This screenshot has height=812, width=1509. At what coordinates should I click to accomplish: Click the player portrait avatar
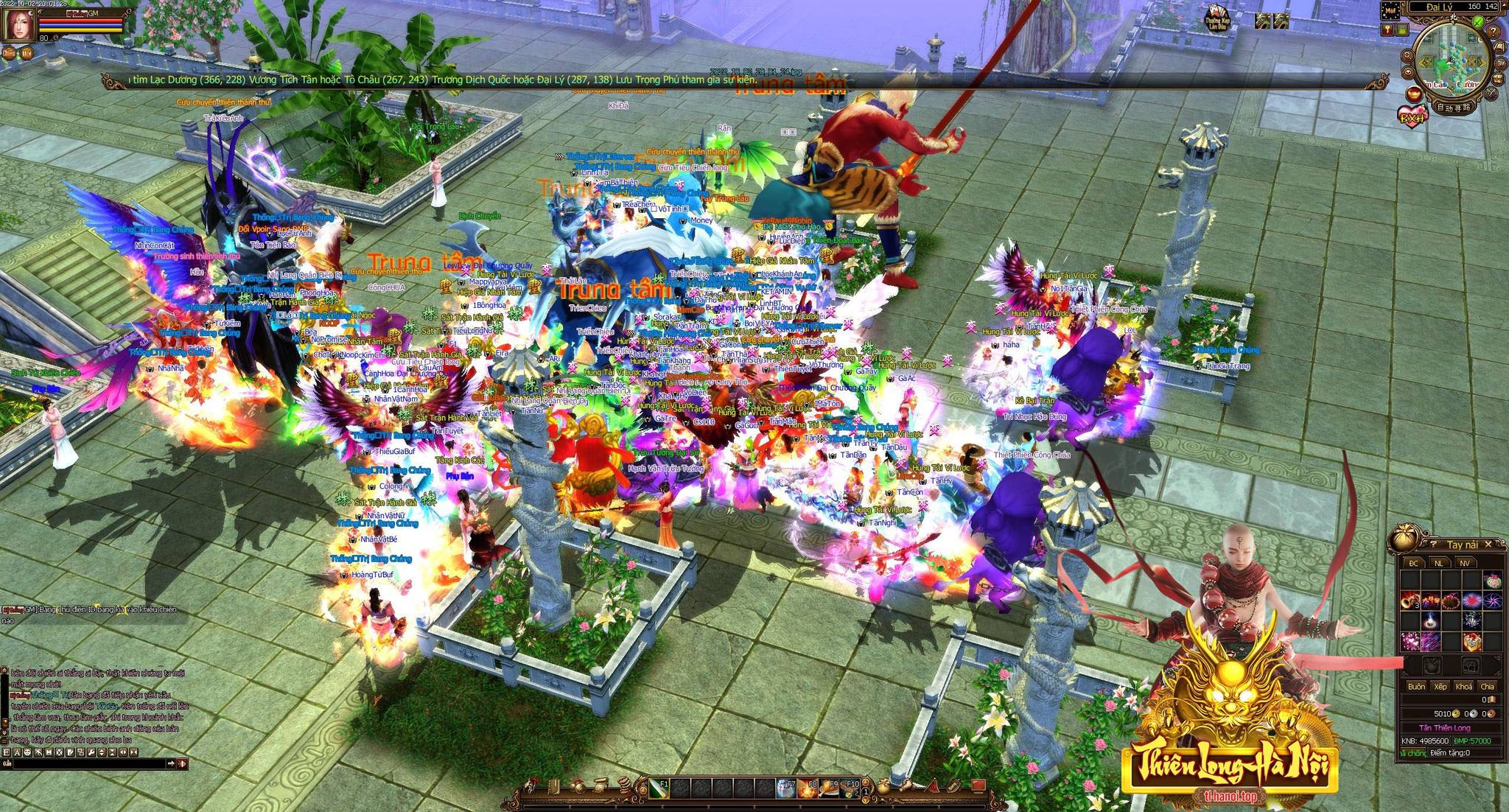tap(15, 25)
